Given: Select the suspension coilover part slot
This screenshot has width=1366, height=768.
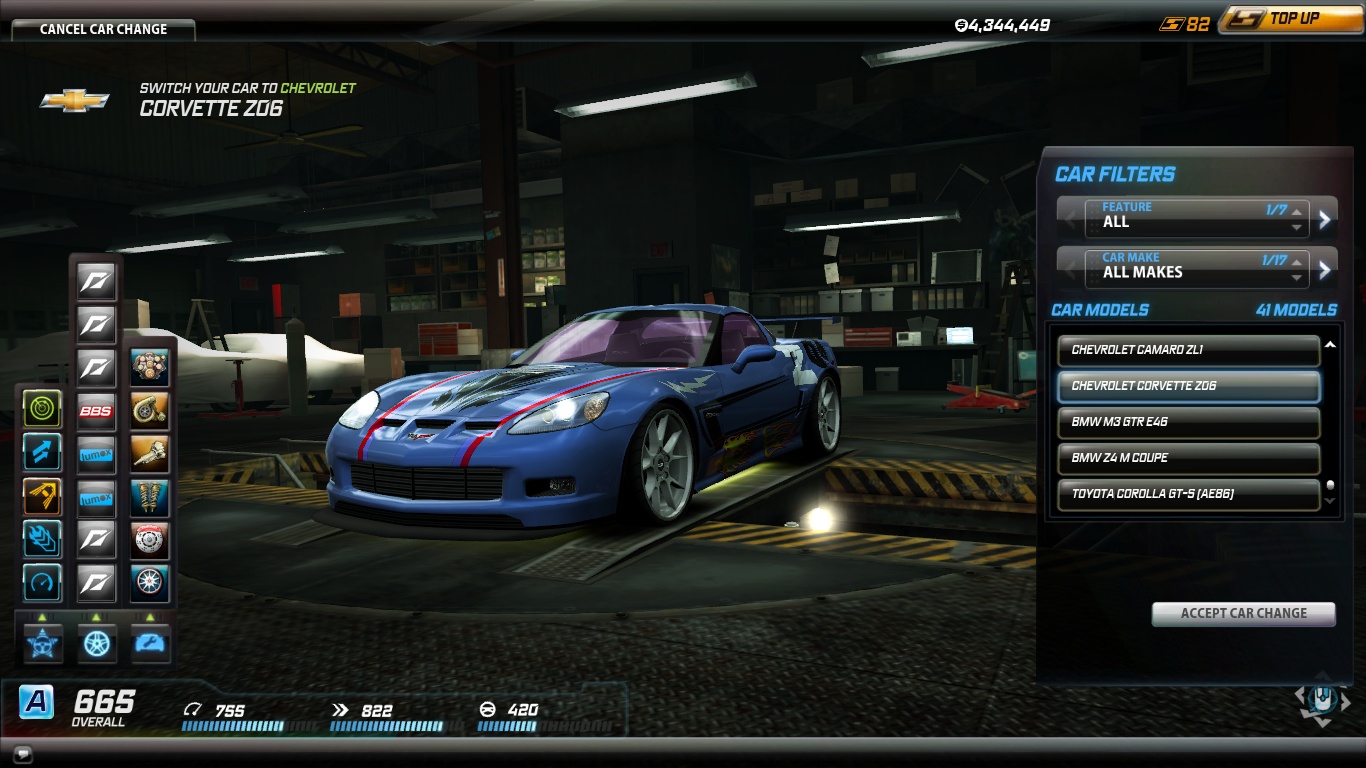Looking at the screenshot, I should tap(150, 497).
